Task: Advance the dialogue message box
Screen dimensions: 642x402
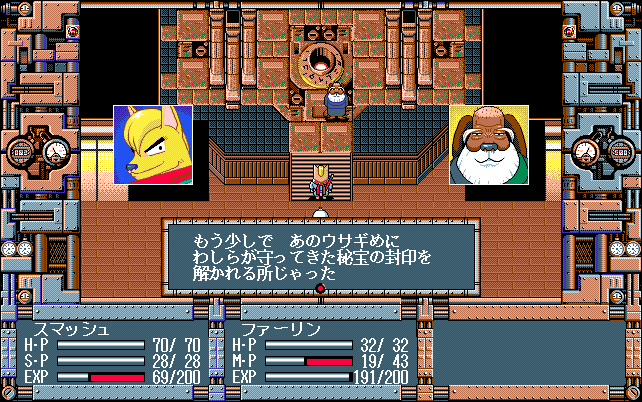Action: (320, 257)
